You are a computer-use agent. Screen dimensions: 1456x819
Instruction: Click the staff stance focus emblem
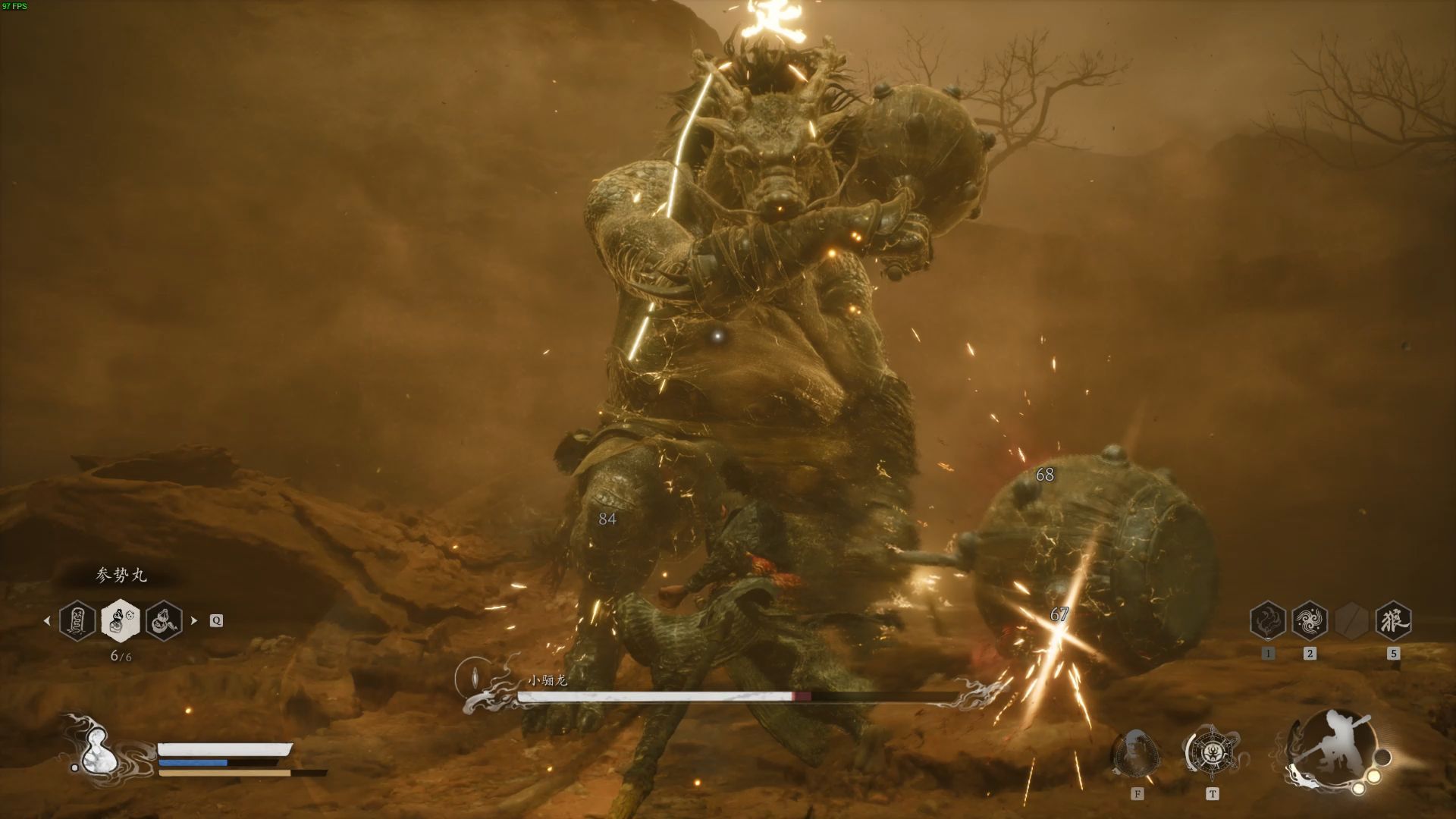(x=1331, y=749)
